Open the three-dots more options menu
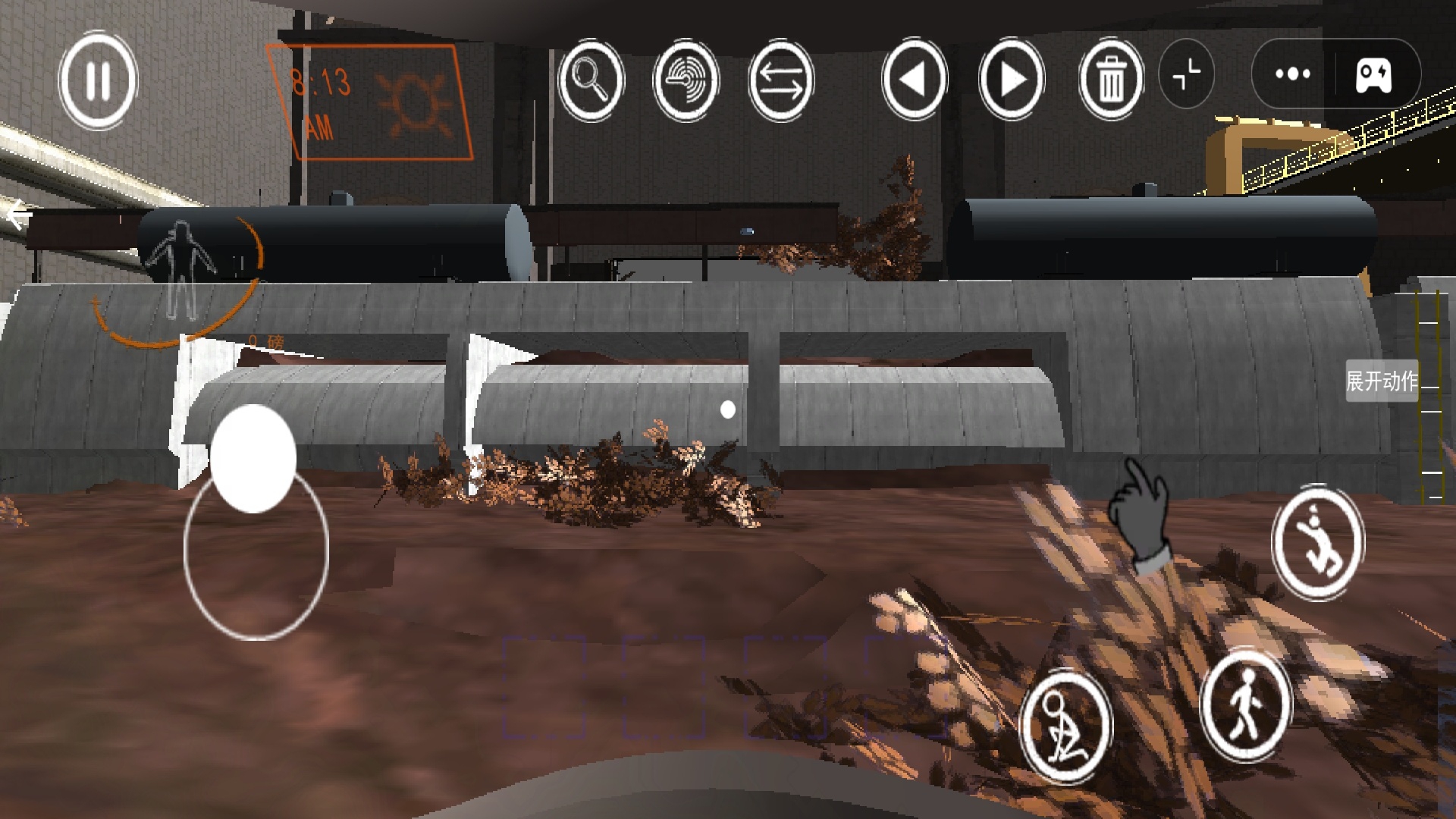 pyautogui.click(x=1293, y=74)
